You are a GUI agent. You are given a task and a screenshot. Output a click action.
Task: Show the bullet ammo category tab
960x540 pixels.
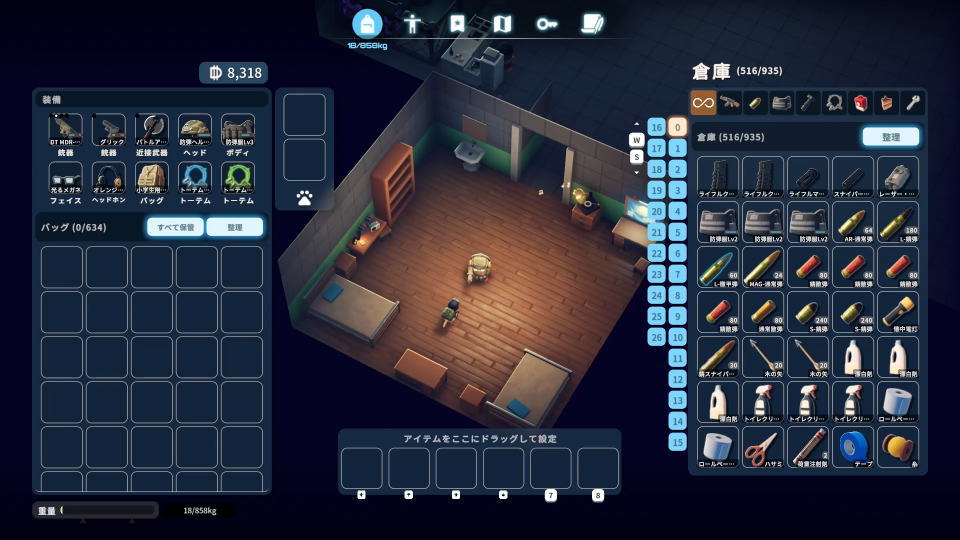coord(756,102)
